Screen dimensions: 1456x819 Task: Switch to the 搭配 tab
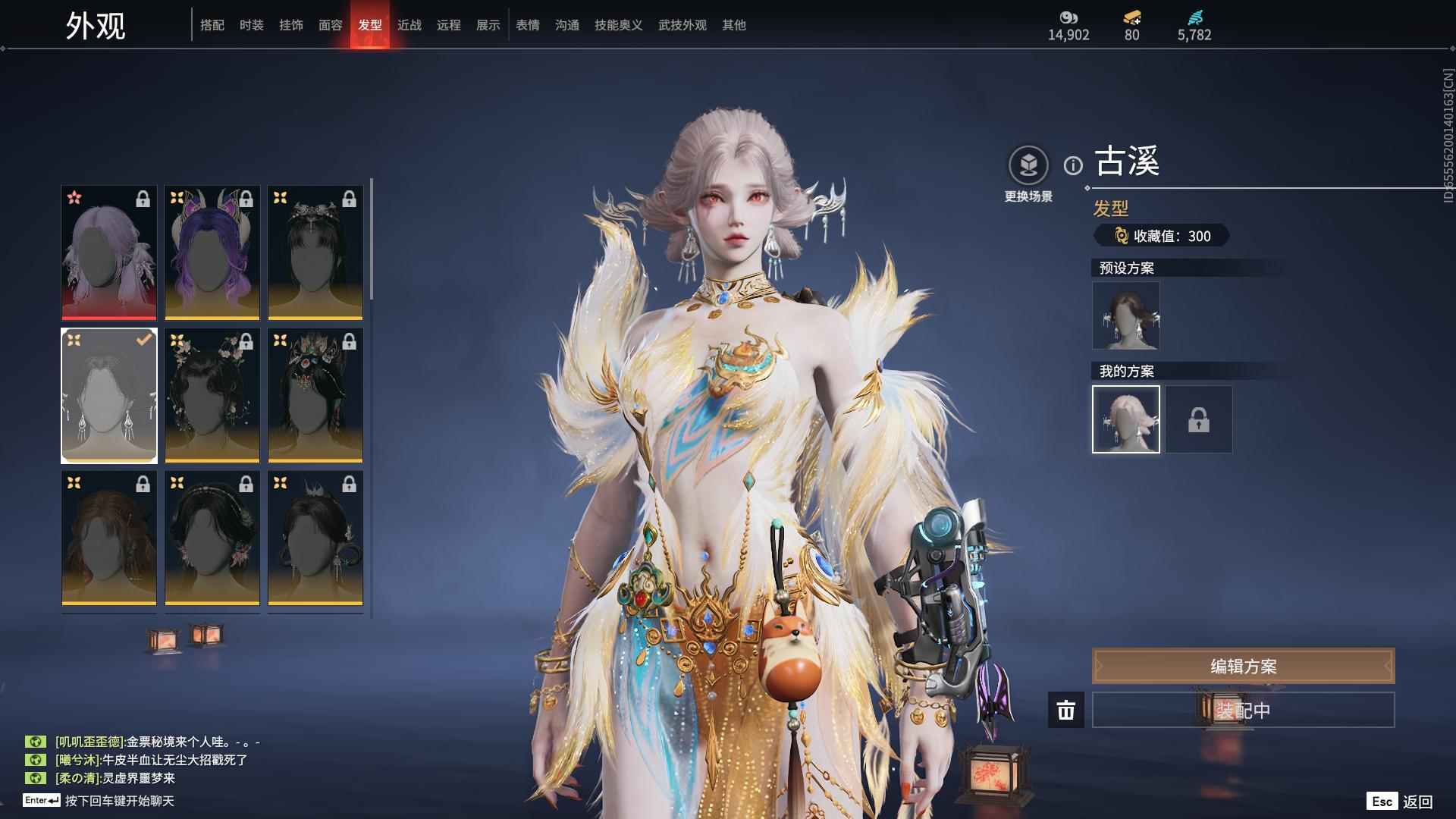click(212, 25)
